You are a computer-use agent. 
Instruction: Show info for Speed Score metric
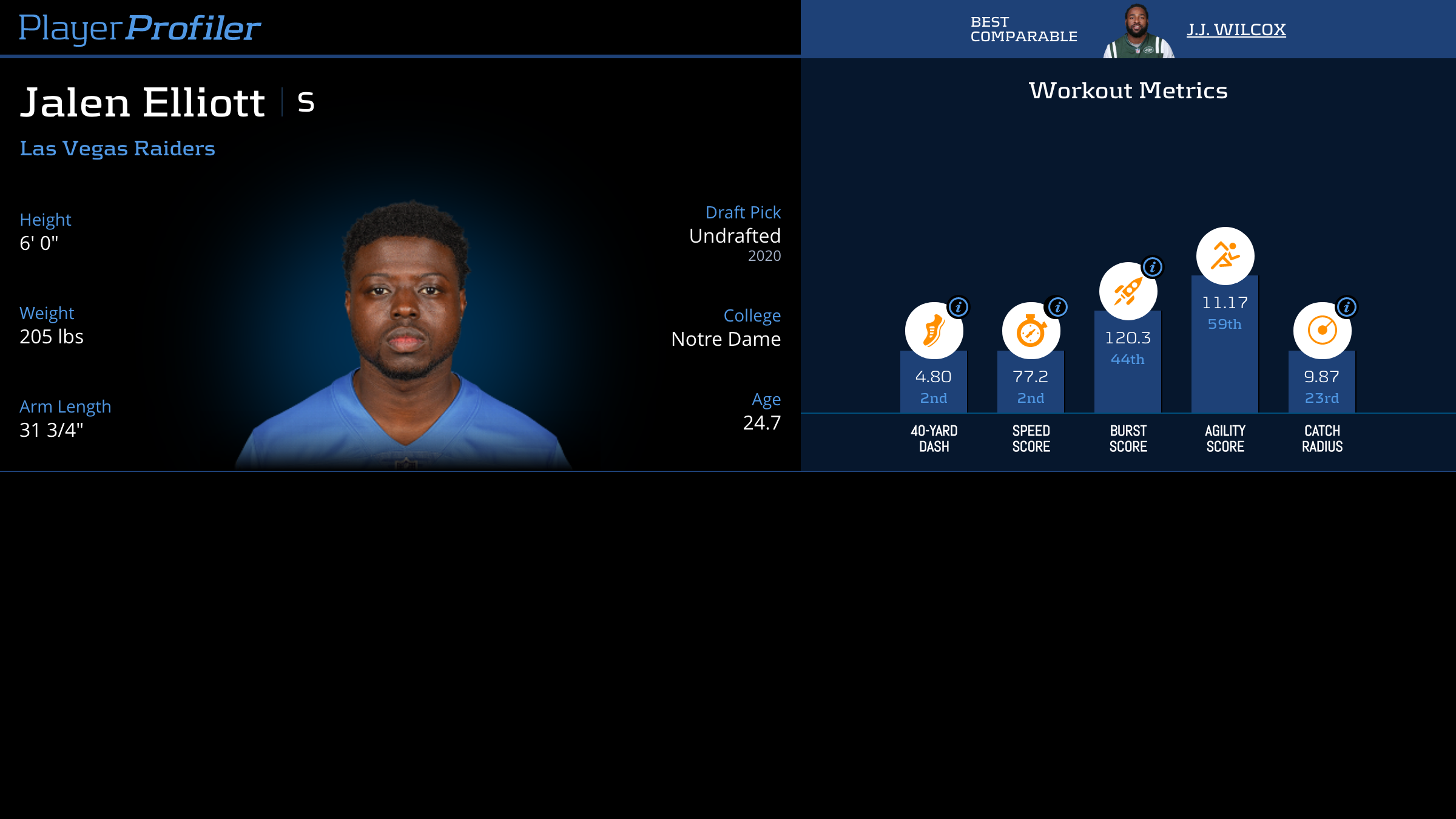pos(1057,307)
